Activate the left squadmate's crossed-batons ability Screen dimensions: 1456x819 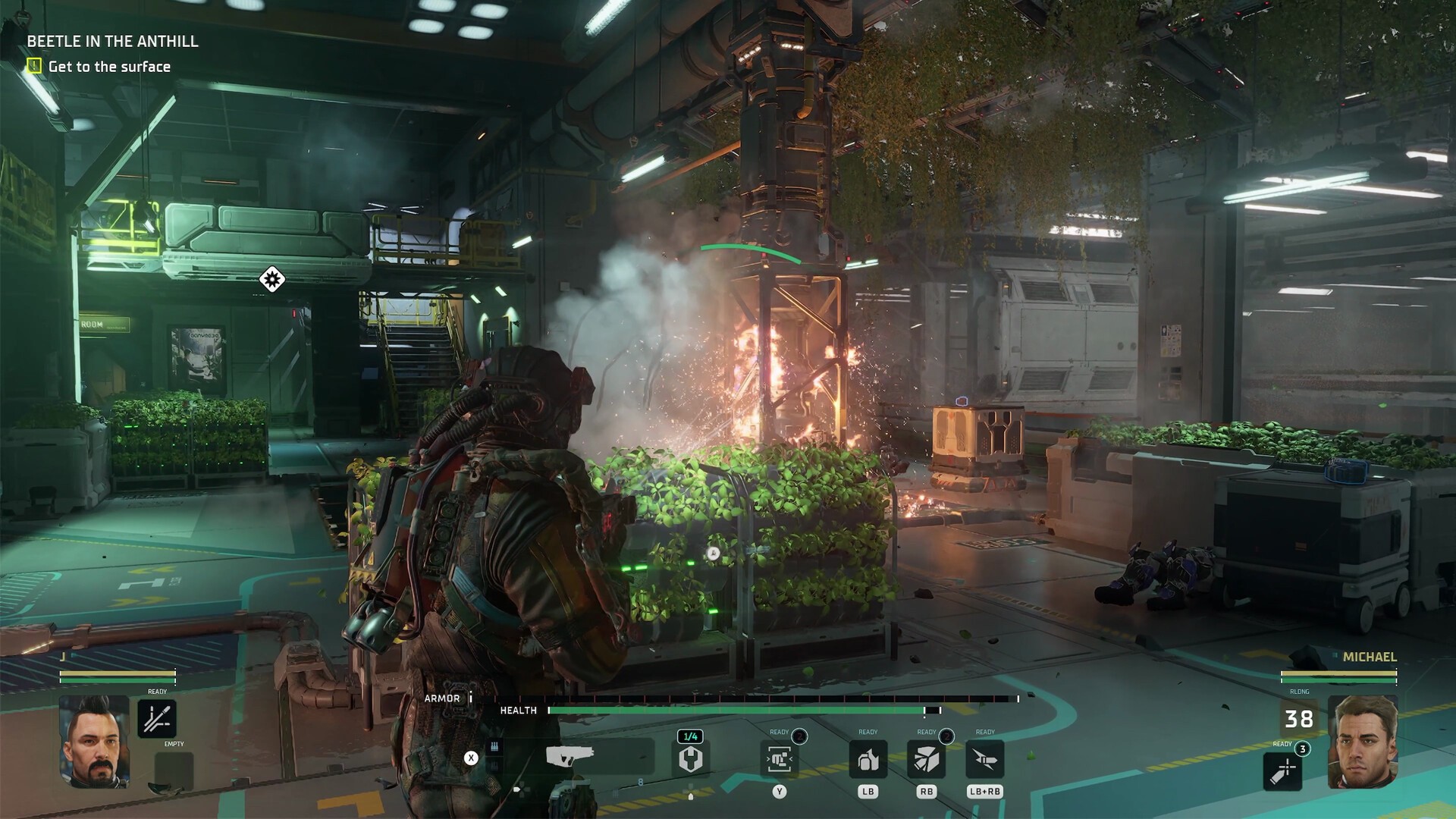157,718
